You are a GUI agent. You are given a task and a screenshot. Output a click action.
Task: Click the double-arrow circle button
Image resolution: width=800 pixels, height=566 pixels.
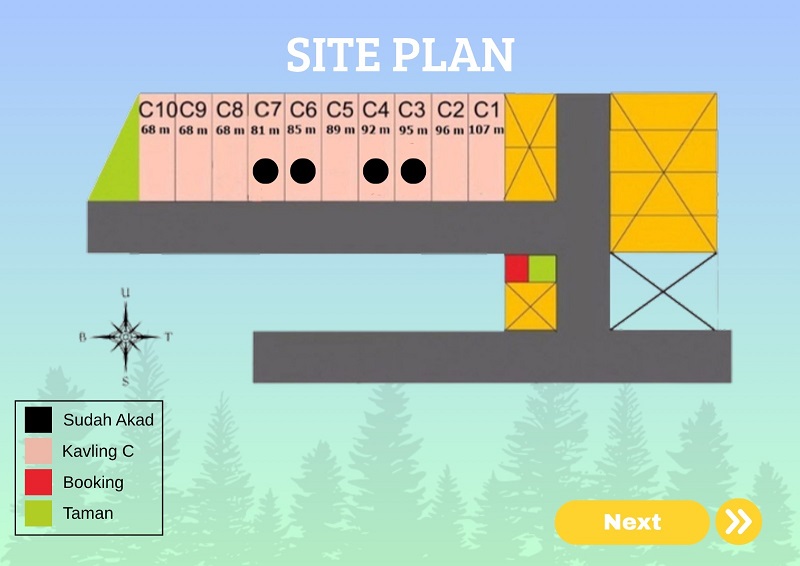coord(738,522)
